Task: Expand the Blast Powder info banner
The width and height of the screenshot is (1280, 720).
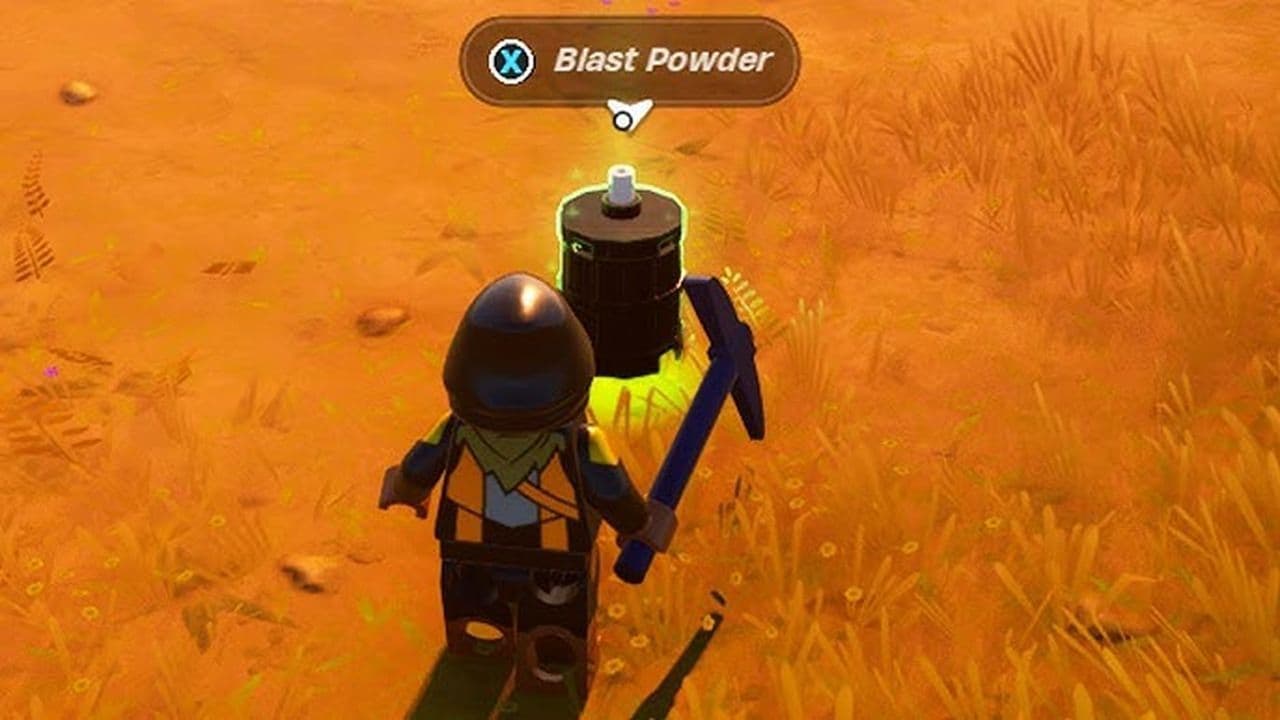Action: point(630,60)
